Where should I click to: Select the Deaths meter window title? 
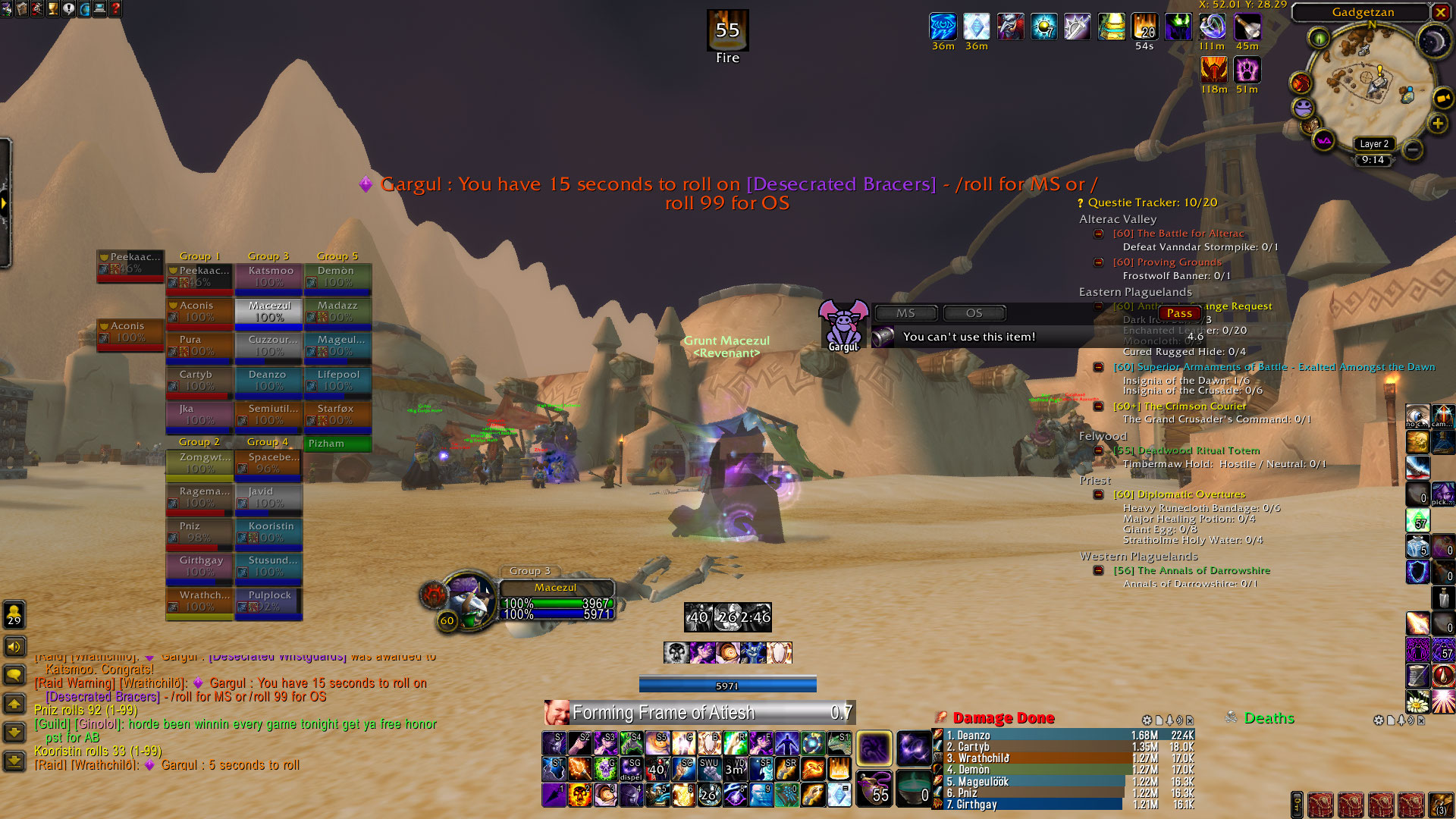pyautogui.click(x=1269, y=718)
